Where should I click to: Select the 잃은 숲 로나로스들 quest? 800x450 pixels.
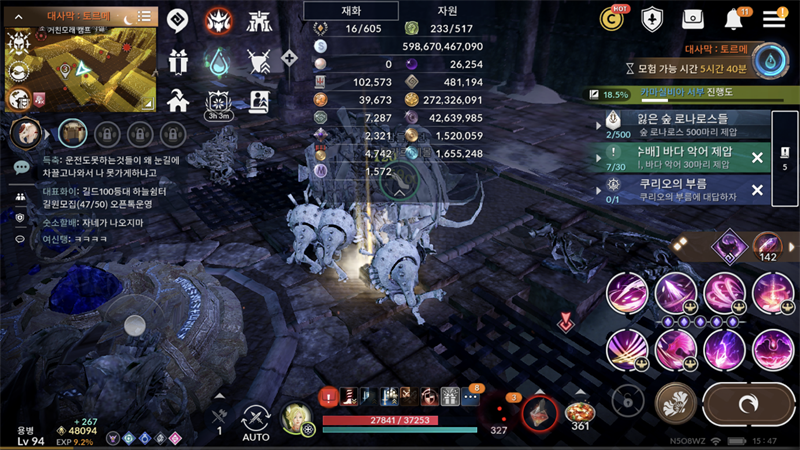680,124
